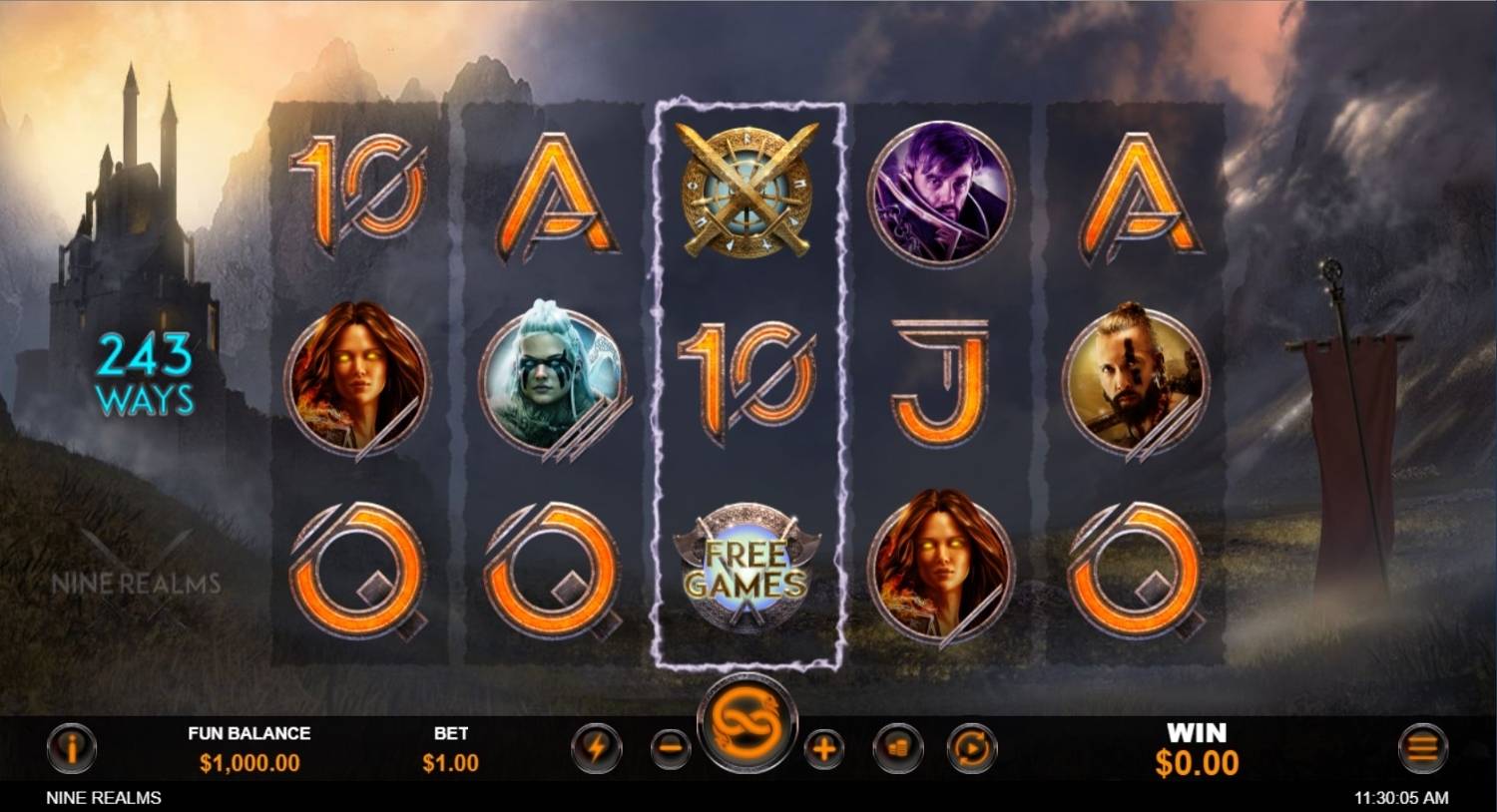Open the hamburger game menu
The width and height of the screenshot is (1497, 812).
[1424, 749]
